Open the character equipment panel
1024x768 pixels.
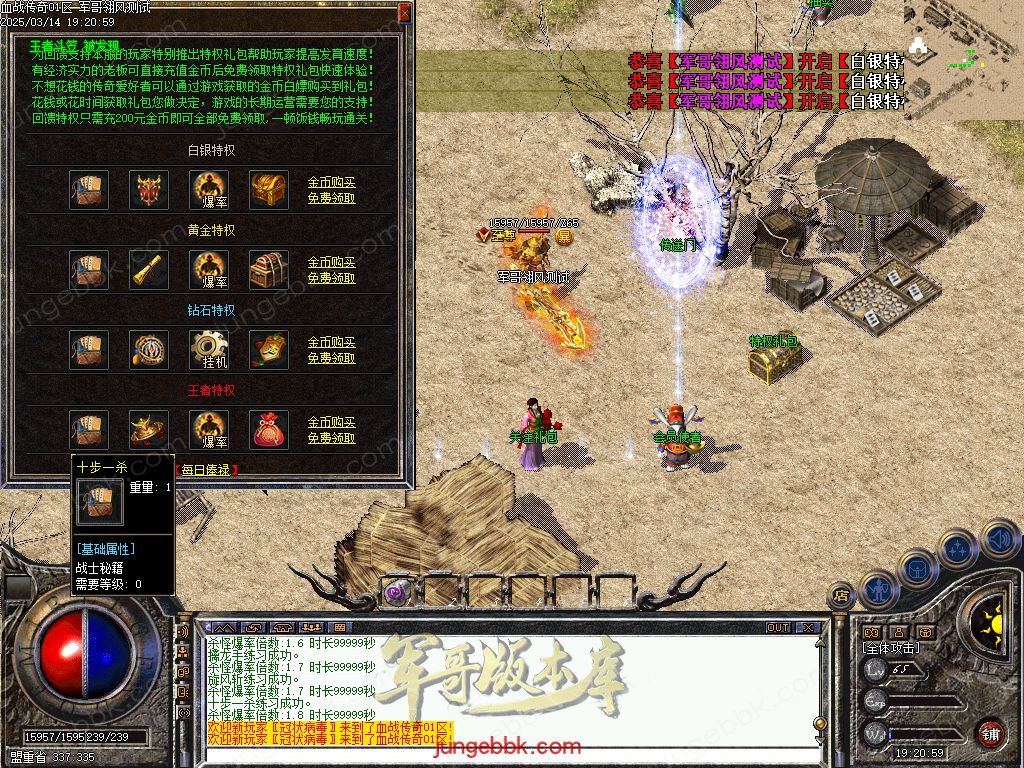(878, 589)
